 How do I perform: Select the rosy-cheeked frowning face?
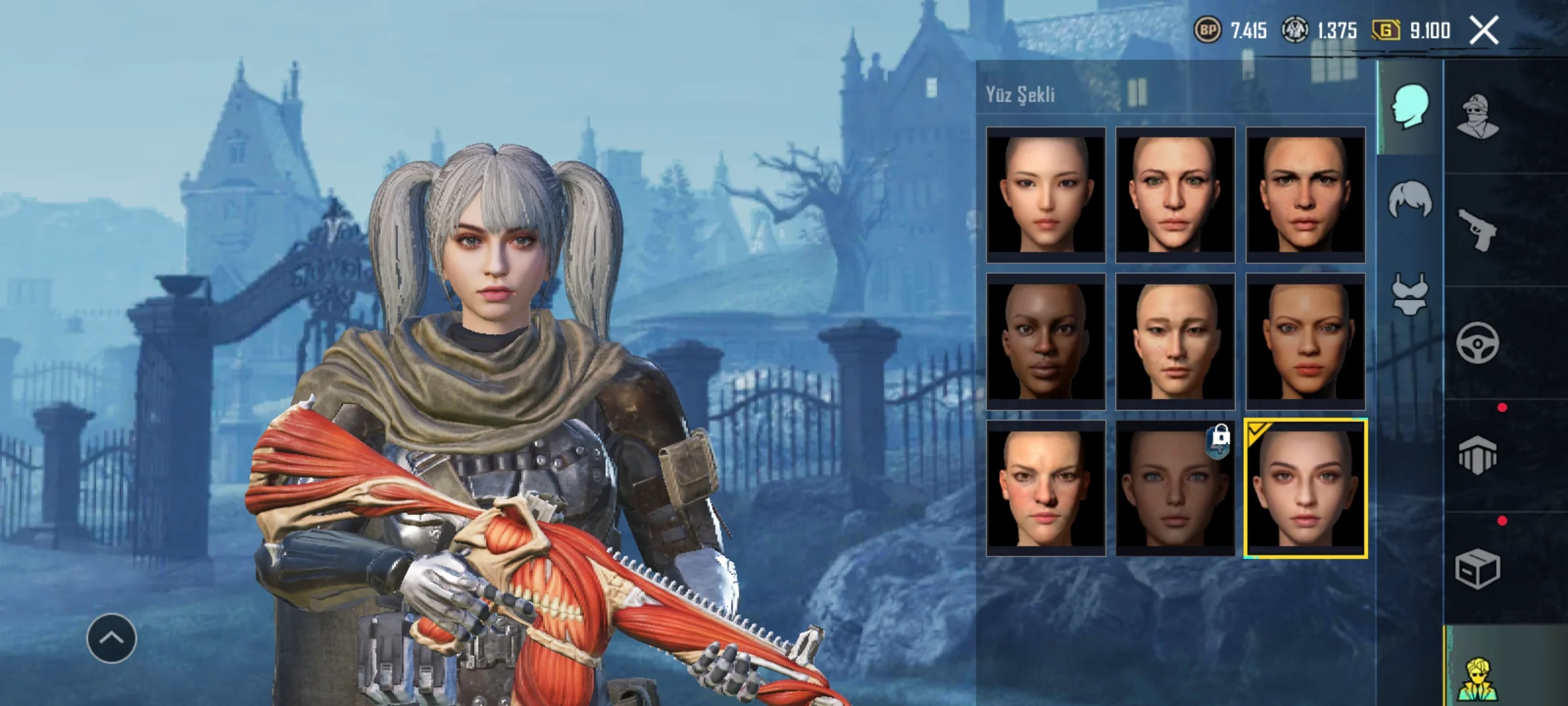1045,488
